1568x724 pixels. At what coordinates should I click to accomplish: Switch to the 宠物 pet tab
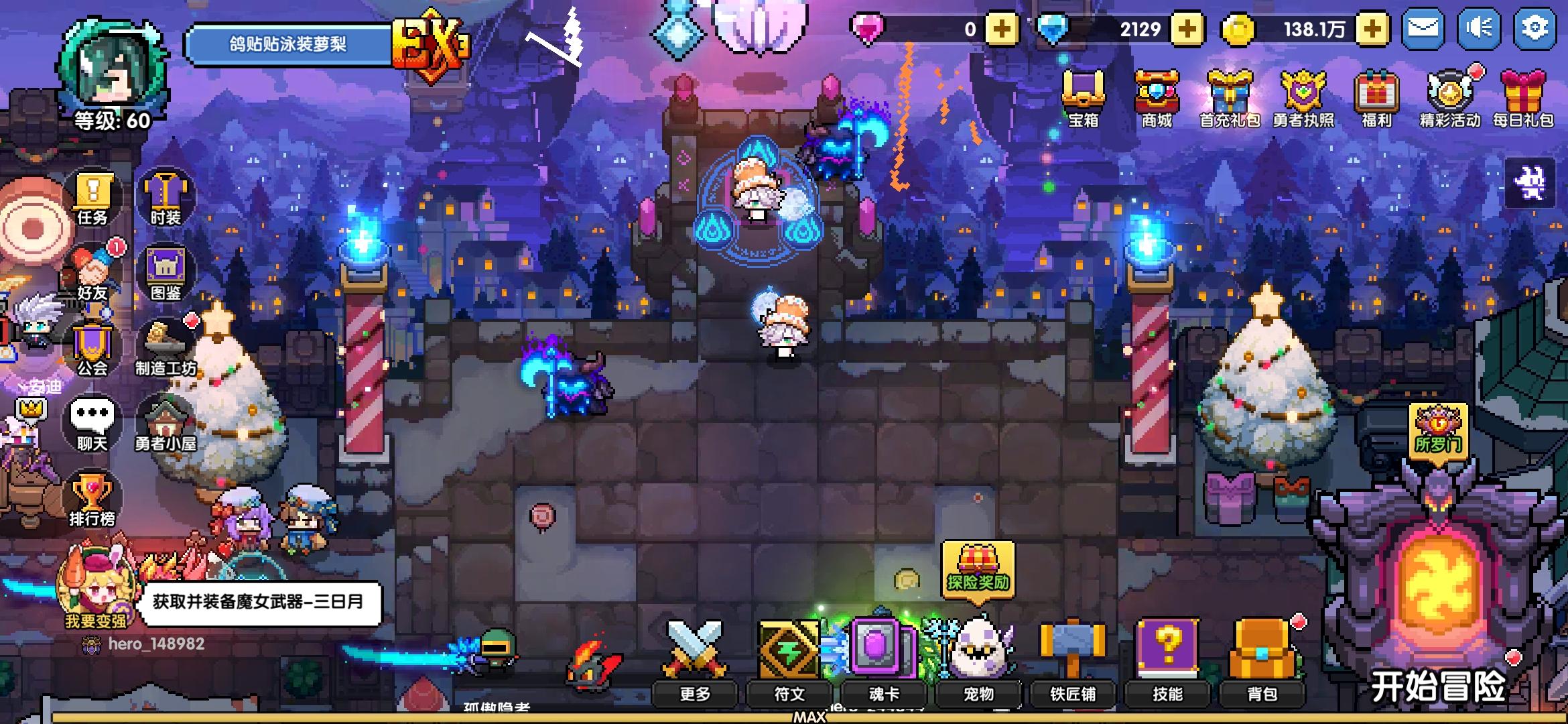pos(978,695)
